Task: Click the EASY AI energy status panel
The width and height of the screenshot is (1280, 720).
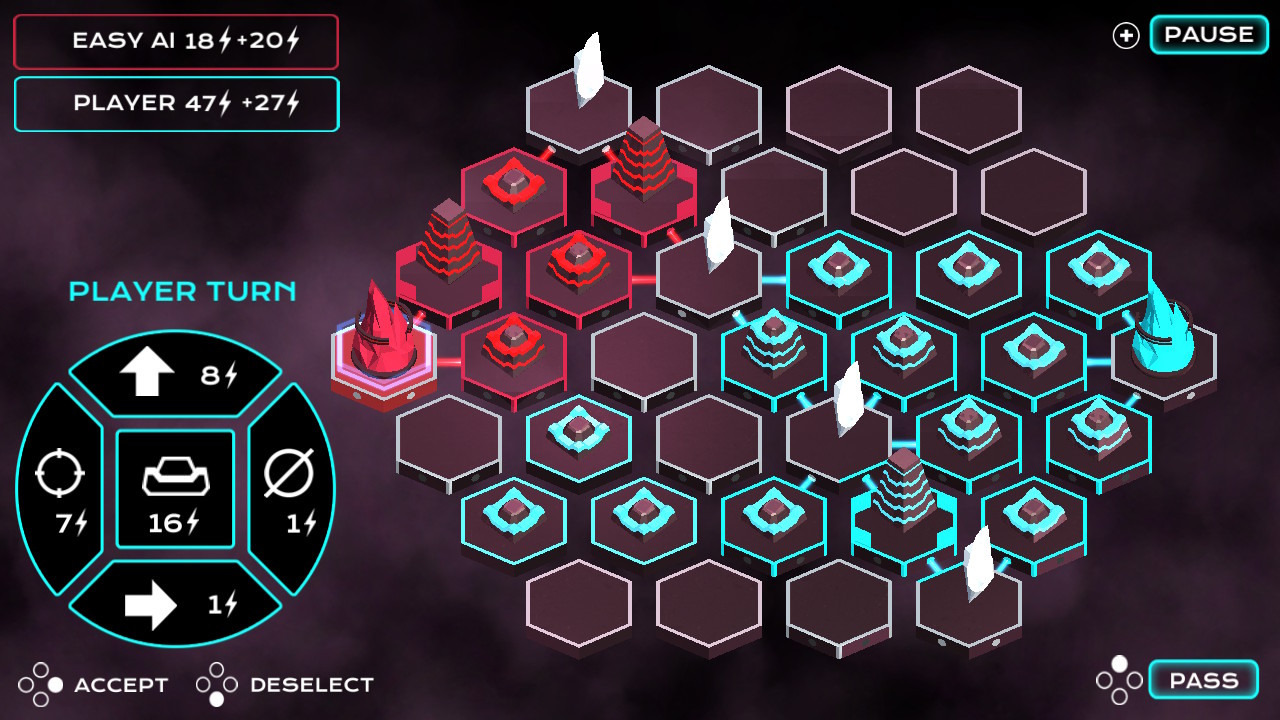Action: [x=176, y=41]
